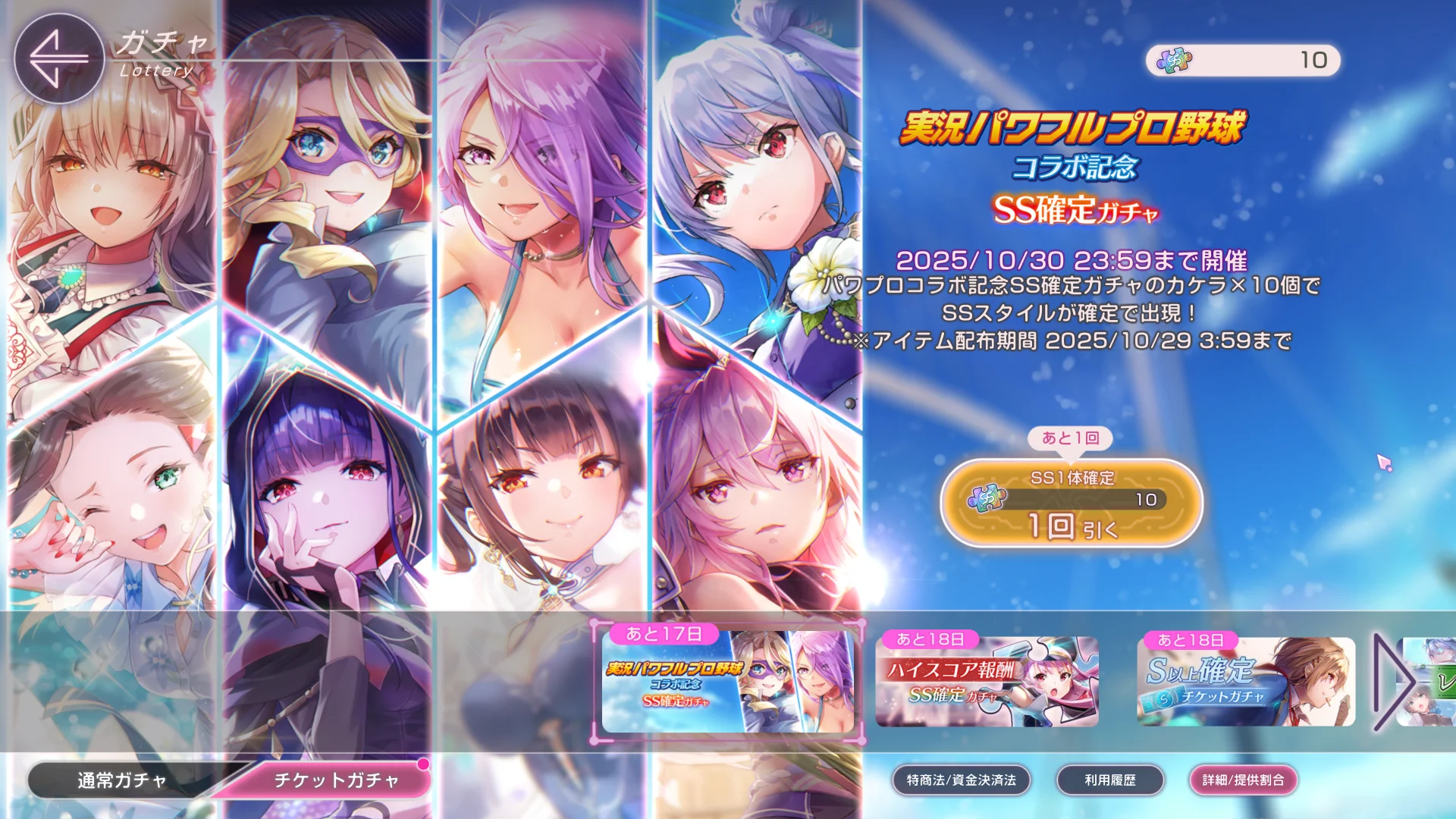
Task: Go back using the arrow button
Action: pos(59,58)
